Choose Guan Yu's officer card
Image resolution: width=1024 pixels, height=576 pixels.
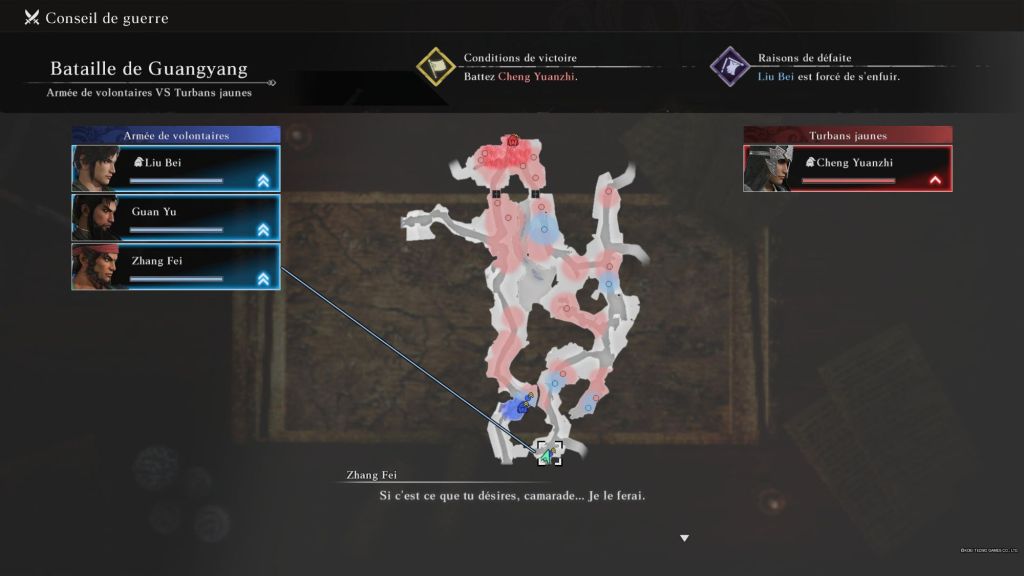click(x=176, y=217)
